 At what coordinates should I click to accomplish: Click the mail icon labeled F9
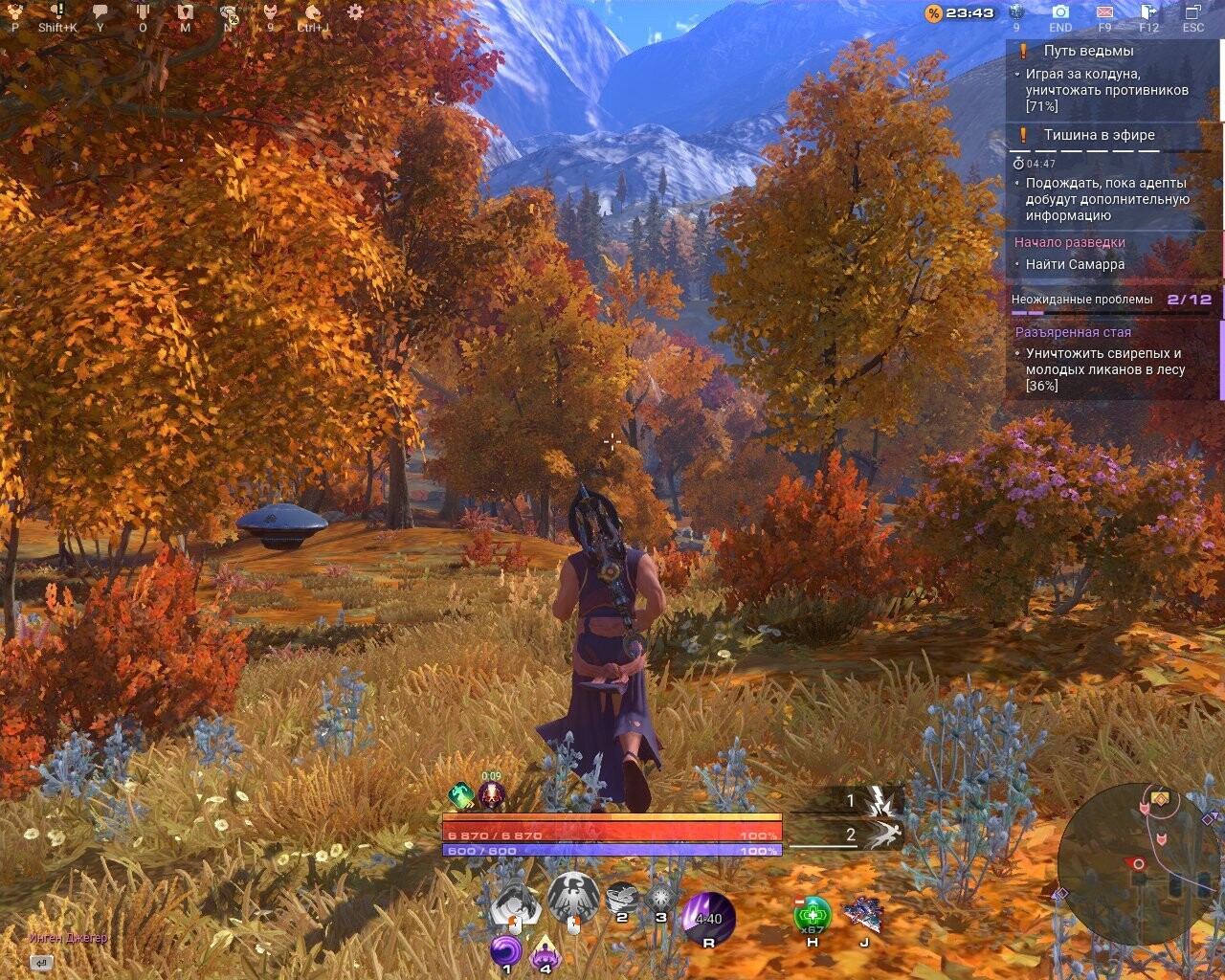click(x=1104, y=11)
